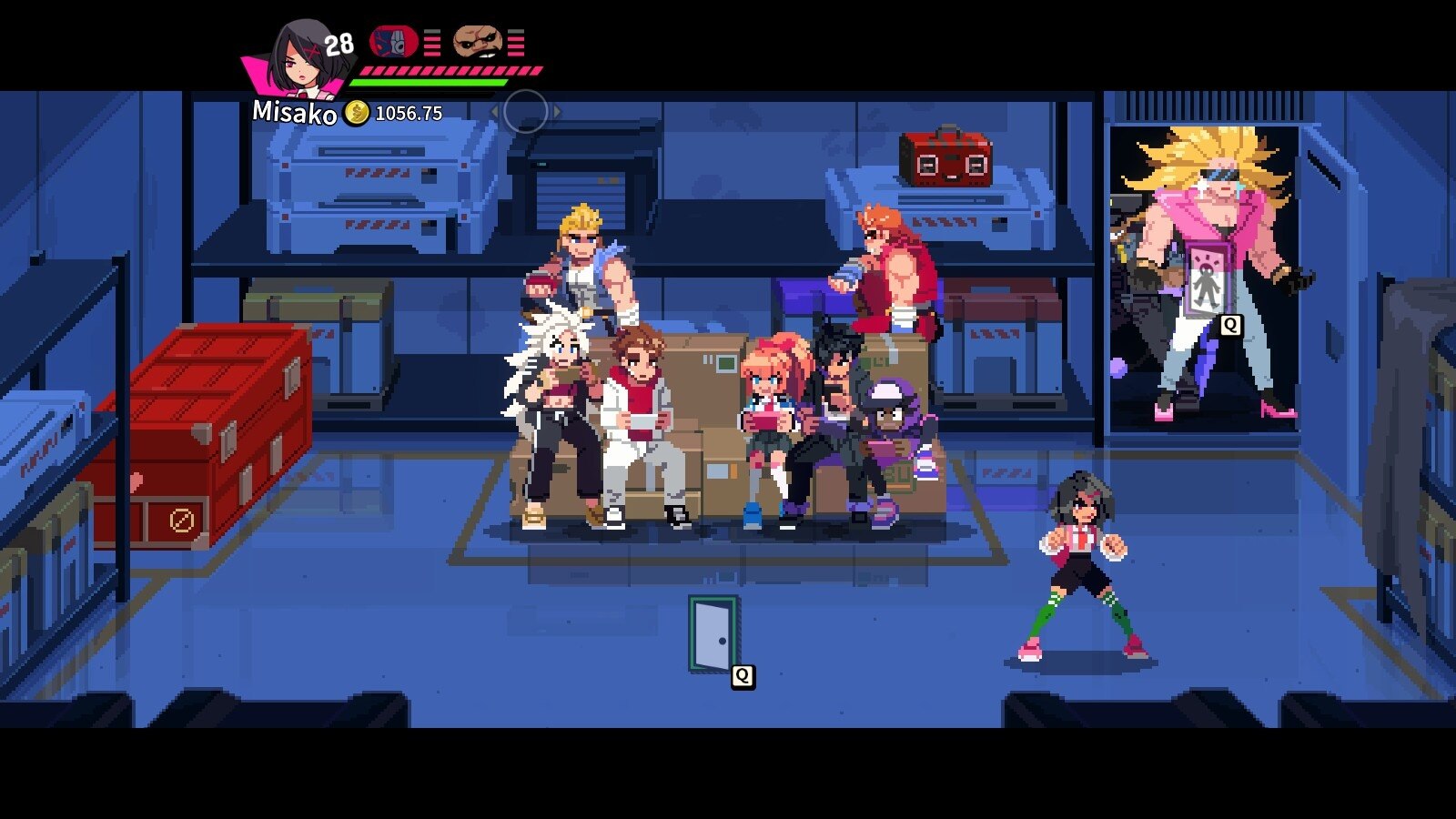
Task: Click the coin icon beside the money total
Action: pos(355,113)
